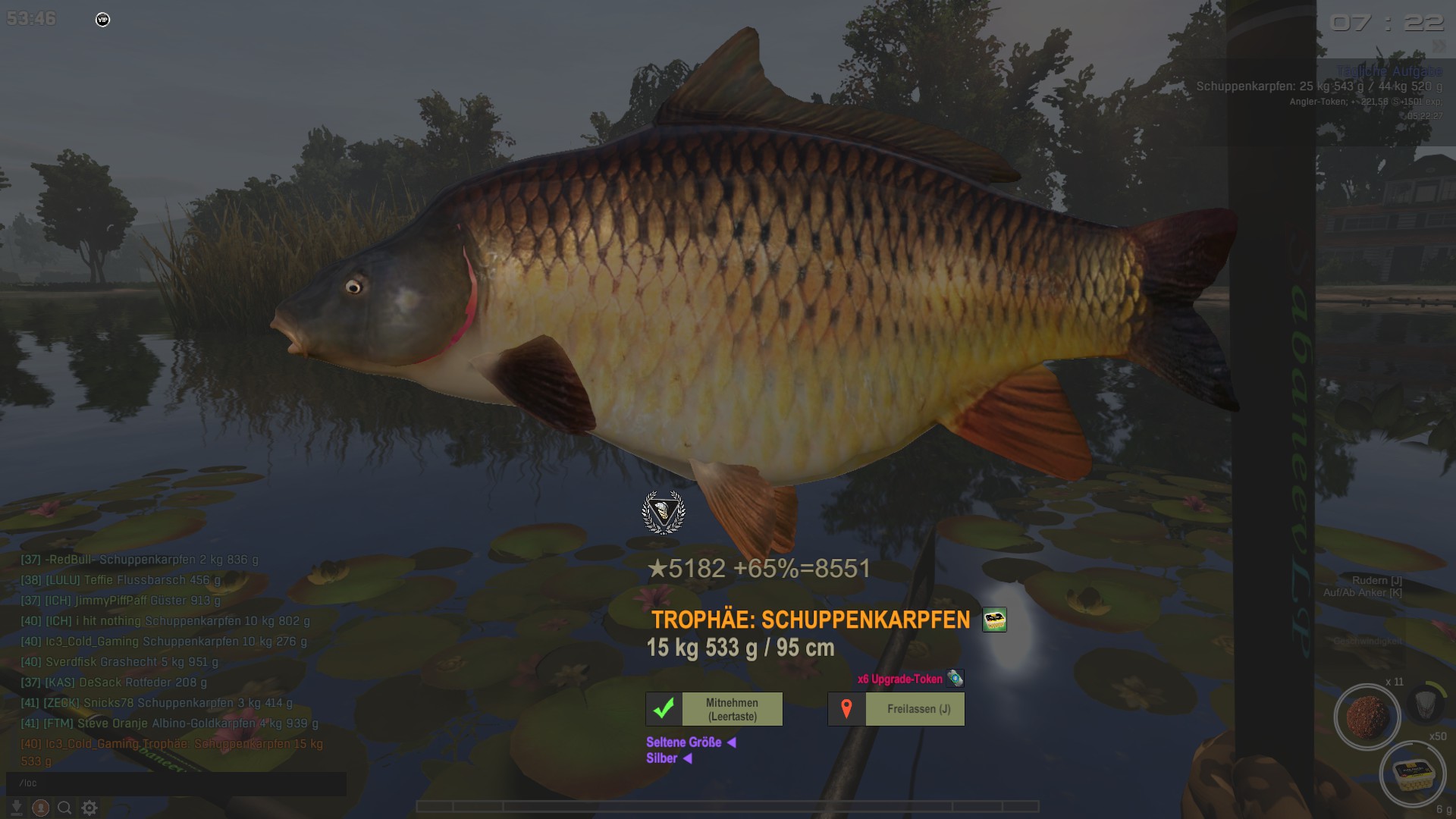
Task: Click the trophy laurel emblem
Action: pos(664,513)
